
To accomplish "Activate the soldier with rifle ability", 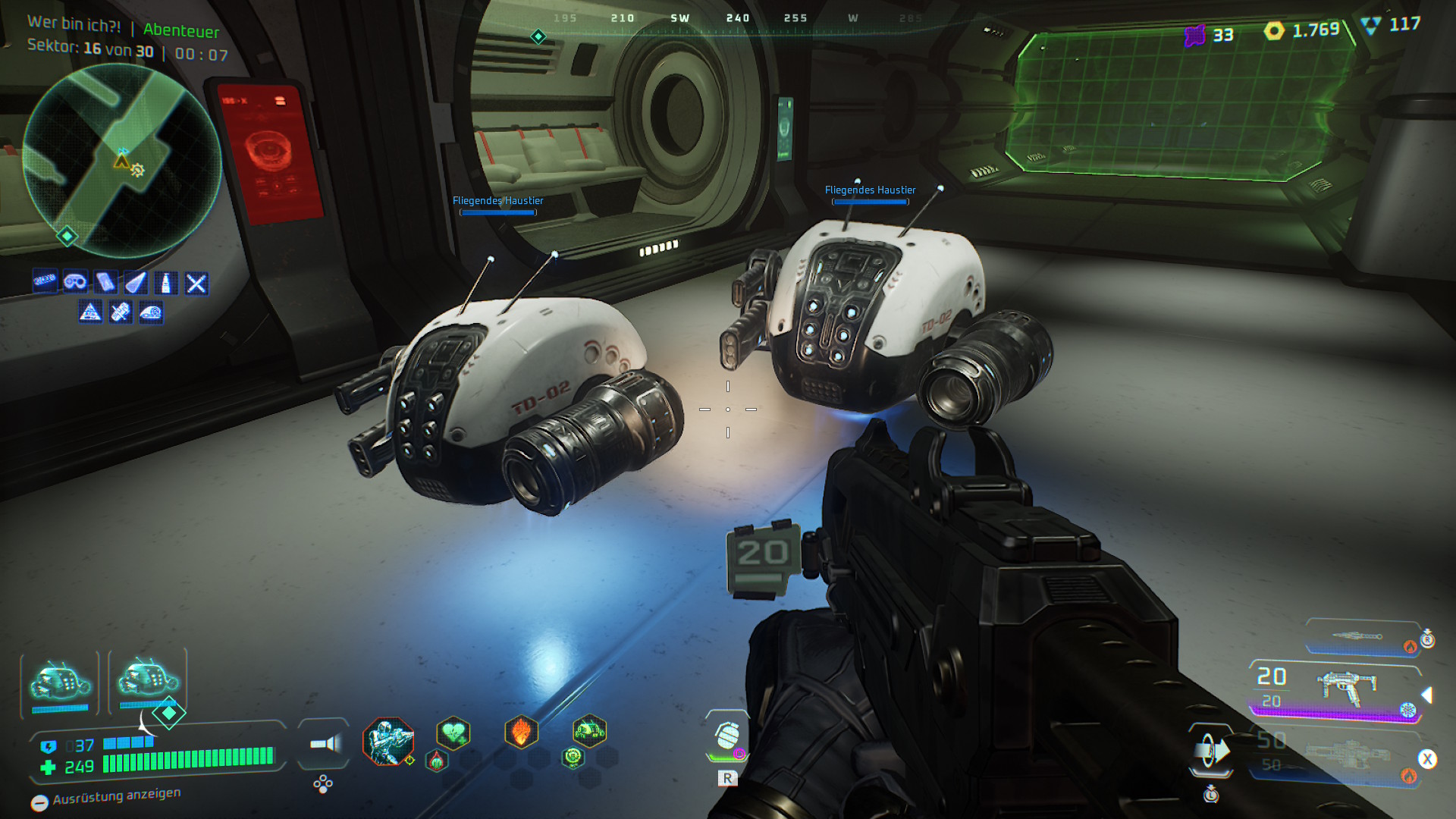I will click(388, 740).
